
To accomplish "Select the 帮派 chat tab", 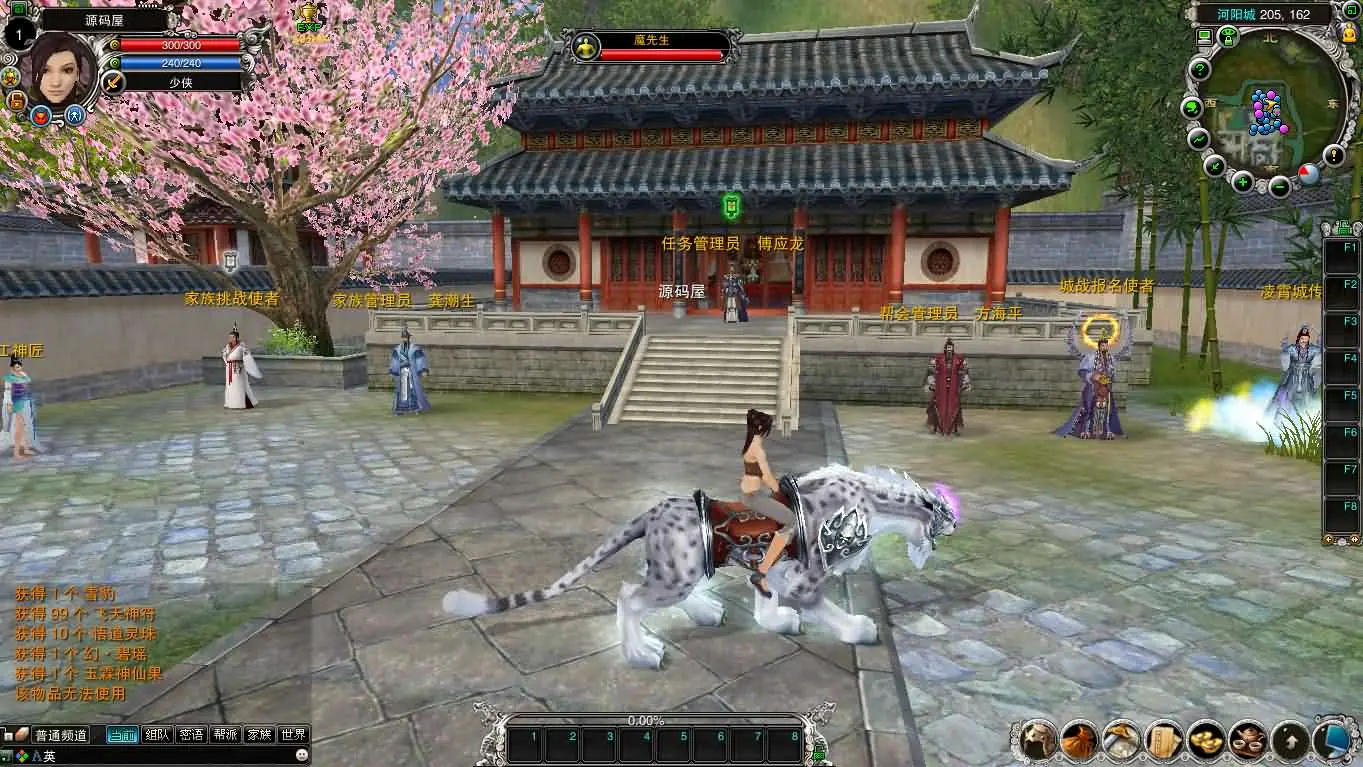I will pyautogui.click(x=225, y=735).
